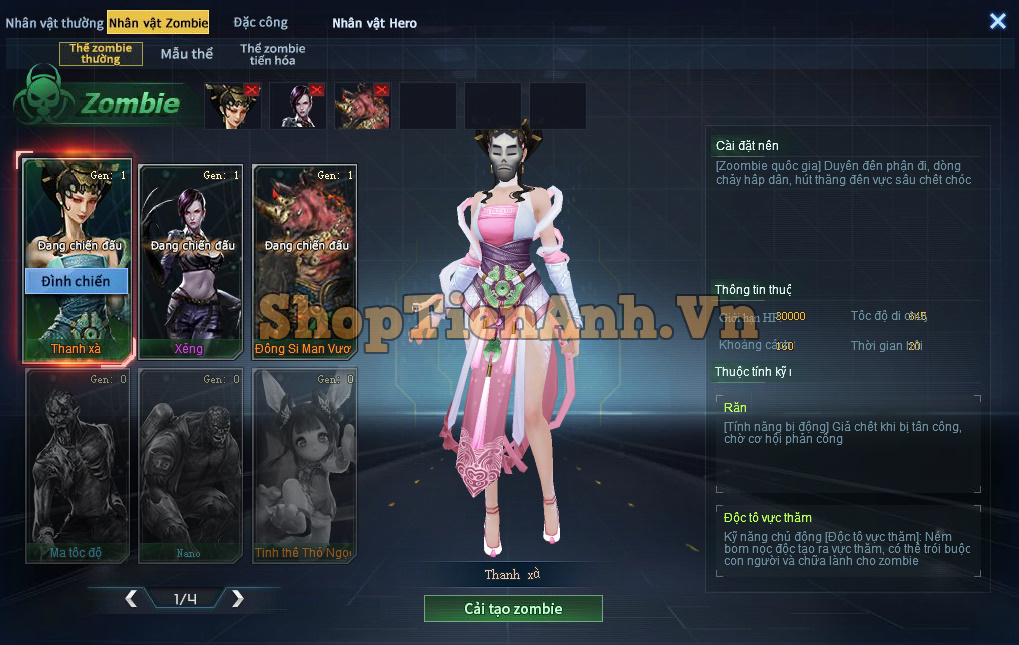Open the Đặc công tab
This screenshot has width=1019, height=645.
pos(260,23)
